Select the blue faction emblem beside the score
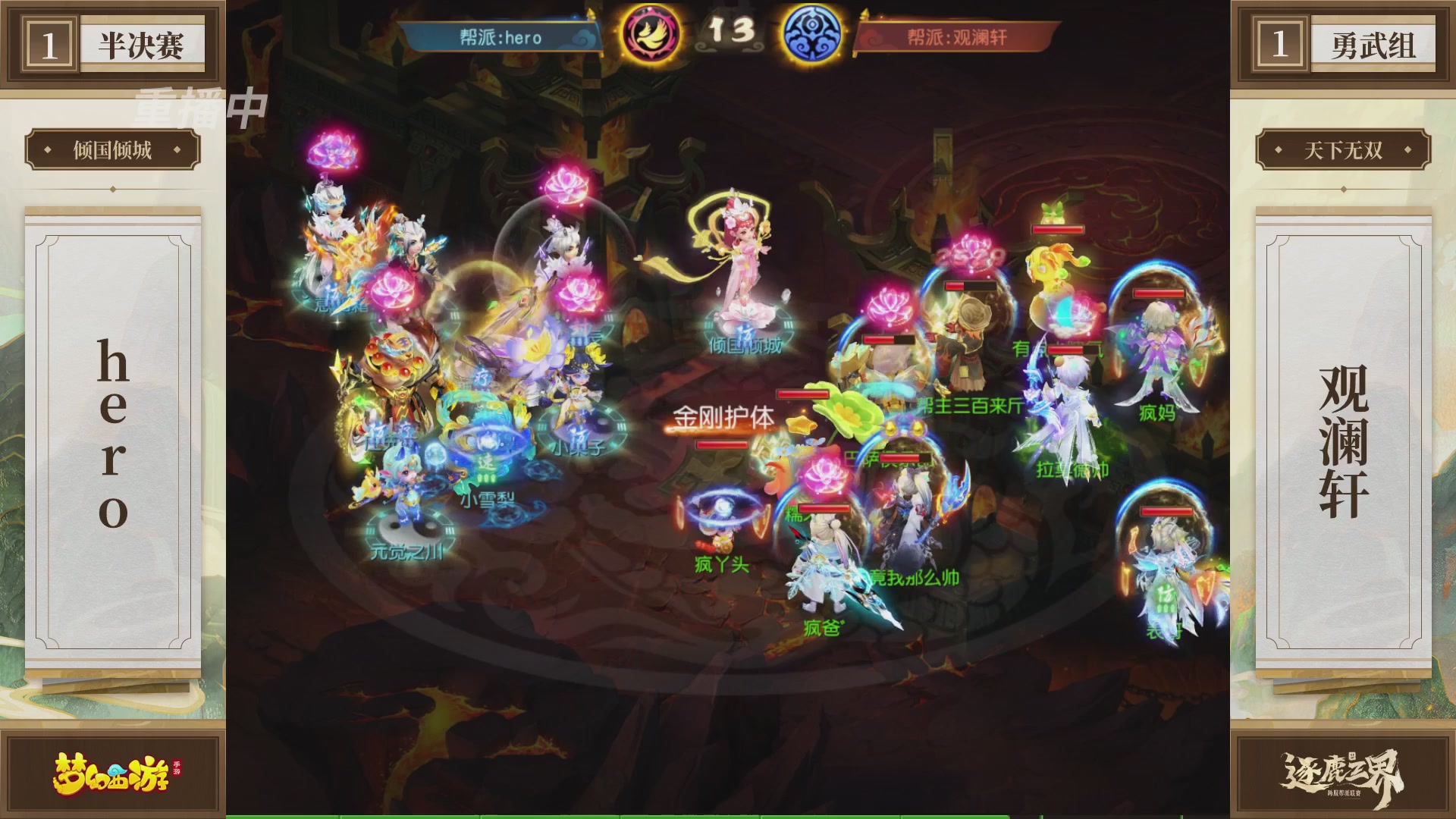This screenshot has height=819, width=1456. click(x=813, y=31)
